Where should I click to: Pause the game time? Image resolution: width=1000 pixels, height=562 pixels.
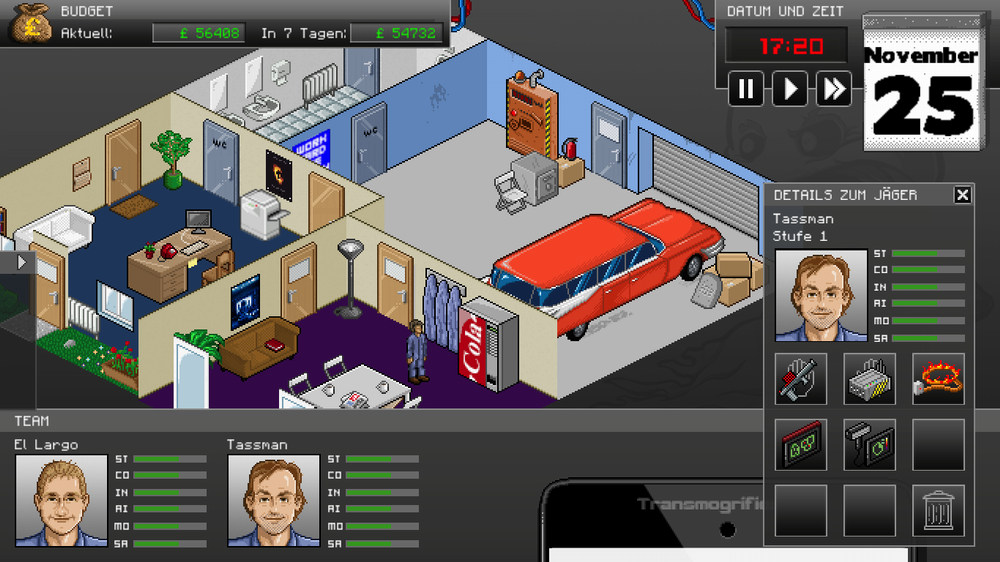click(x=746, y=89)
